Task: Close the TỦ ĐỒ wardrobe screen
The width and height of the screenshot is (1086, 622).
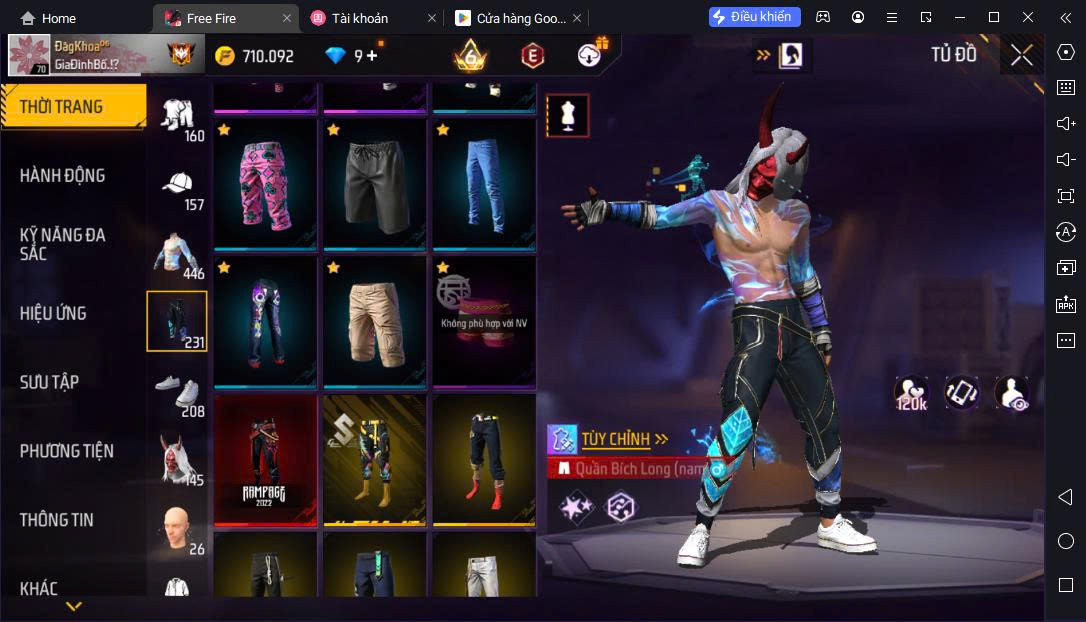Action: point(1021,55)
